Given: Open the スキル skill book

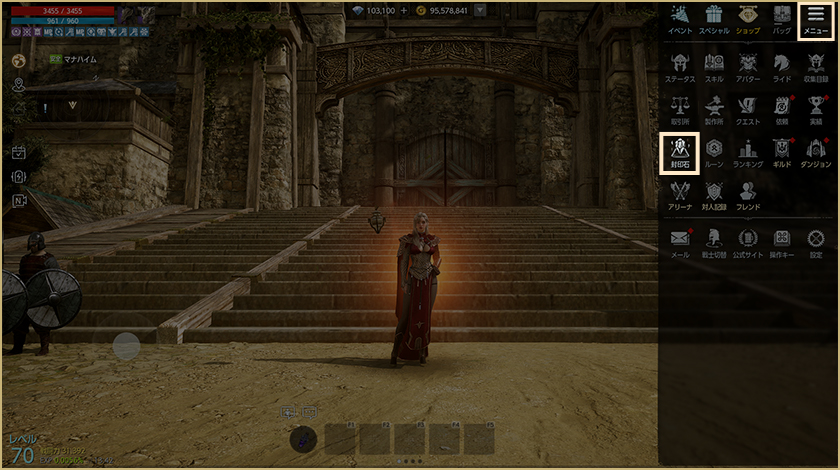Looking at the screenshot, I should pyautogui.click(x=714, y=64).
